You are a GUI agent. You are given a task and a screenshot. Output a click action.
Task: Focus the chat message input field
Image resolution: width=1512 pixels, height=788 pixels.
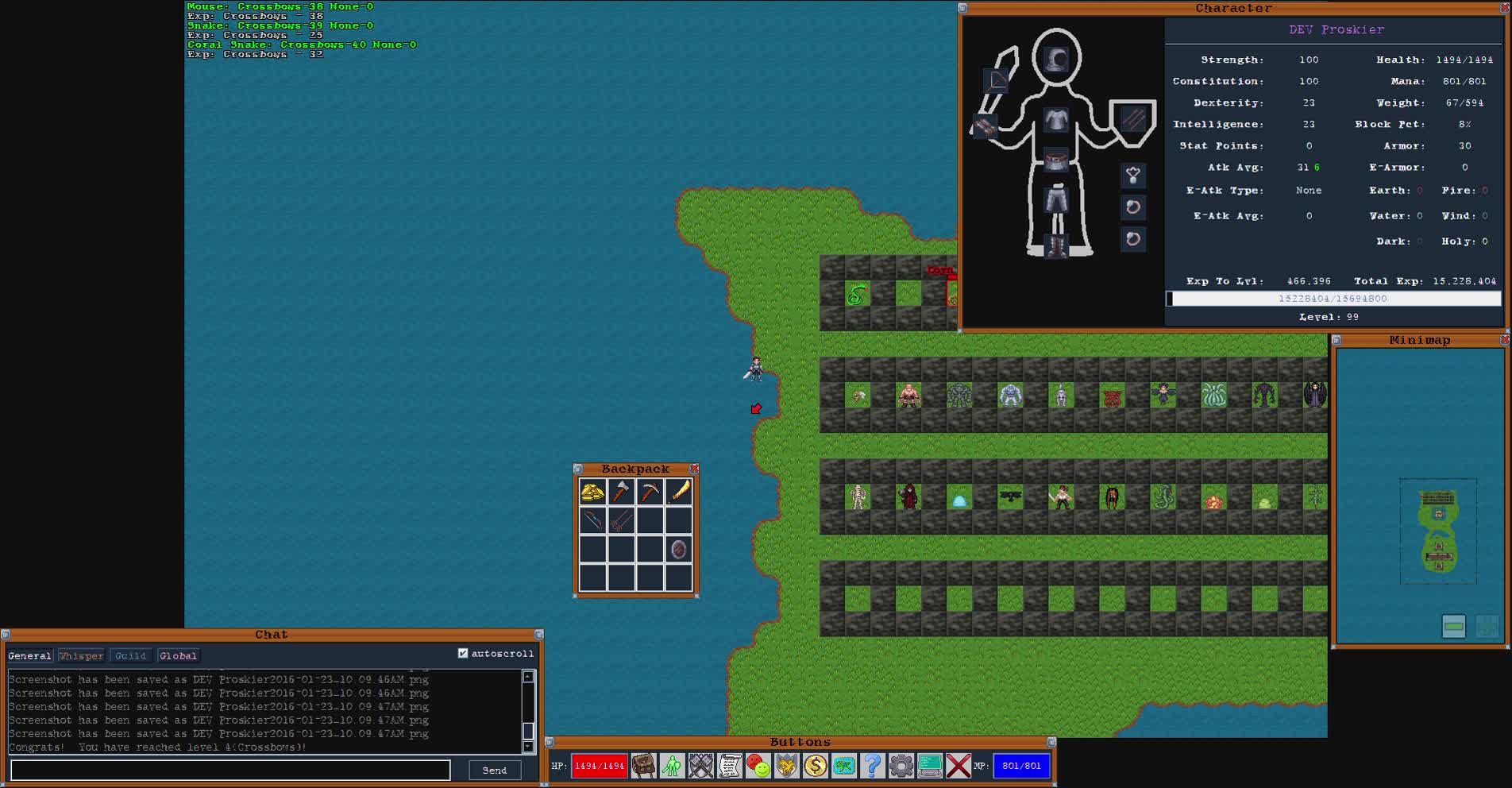point(230,770)
